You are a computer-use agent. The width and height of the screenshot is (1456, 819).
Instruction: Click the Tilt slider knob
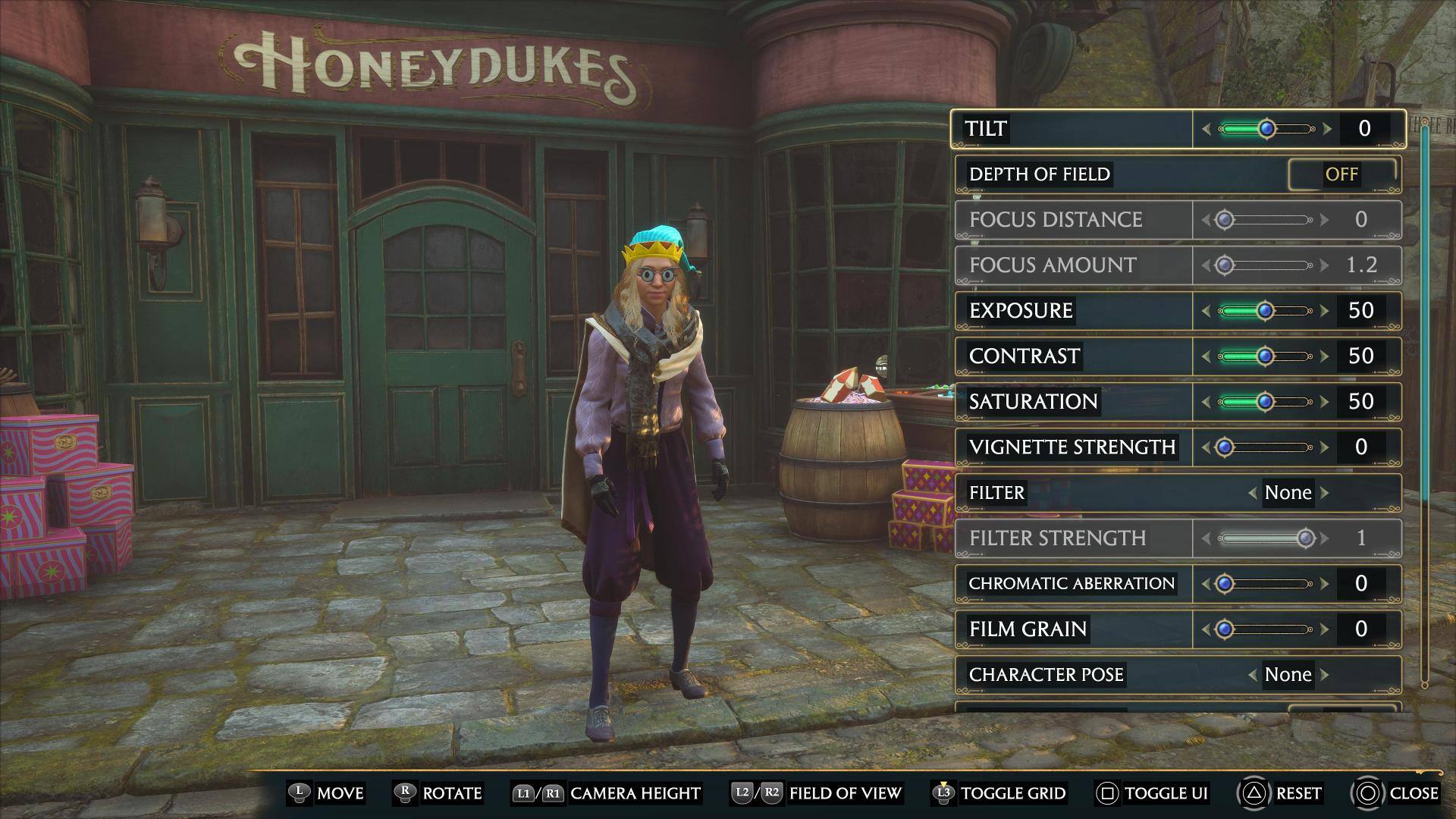(x=1266, y=129)
